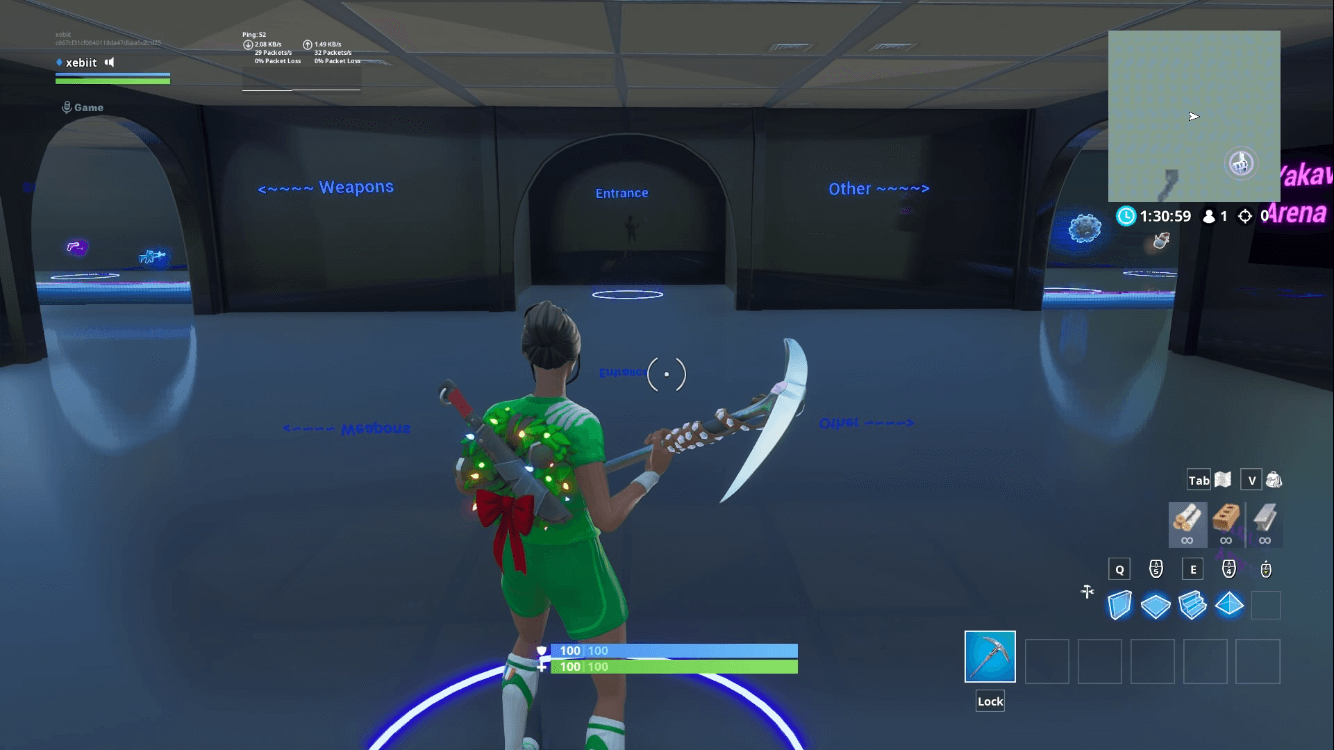This screenshot has height=750, width=1334.
Task: Click the Weapons sign label
Action: coord(326,187)
